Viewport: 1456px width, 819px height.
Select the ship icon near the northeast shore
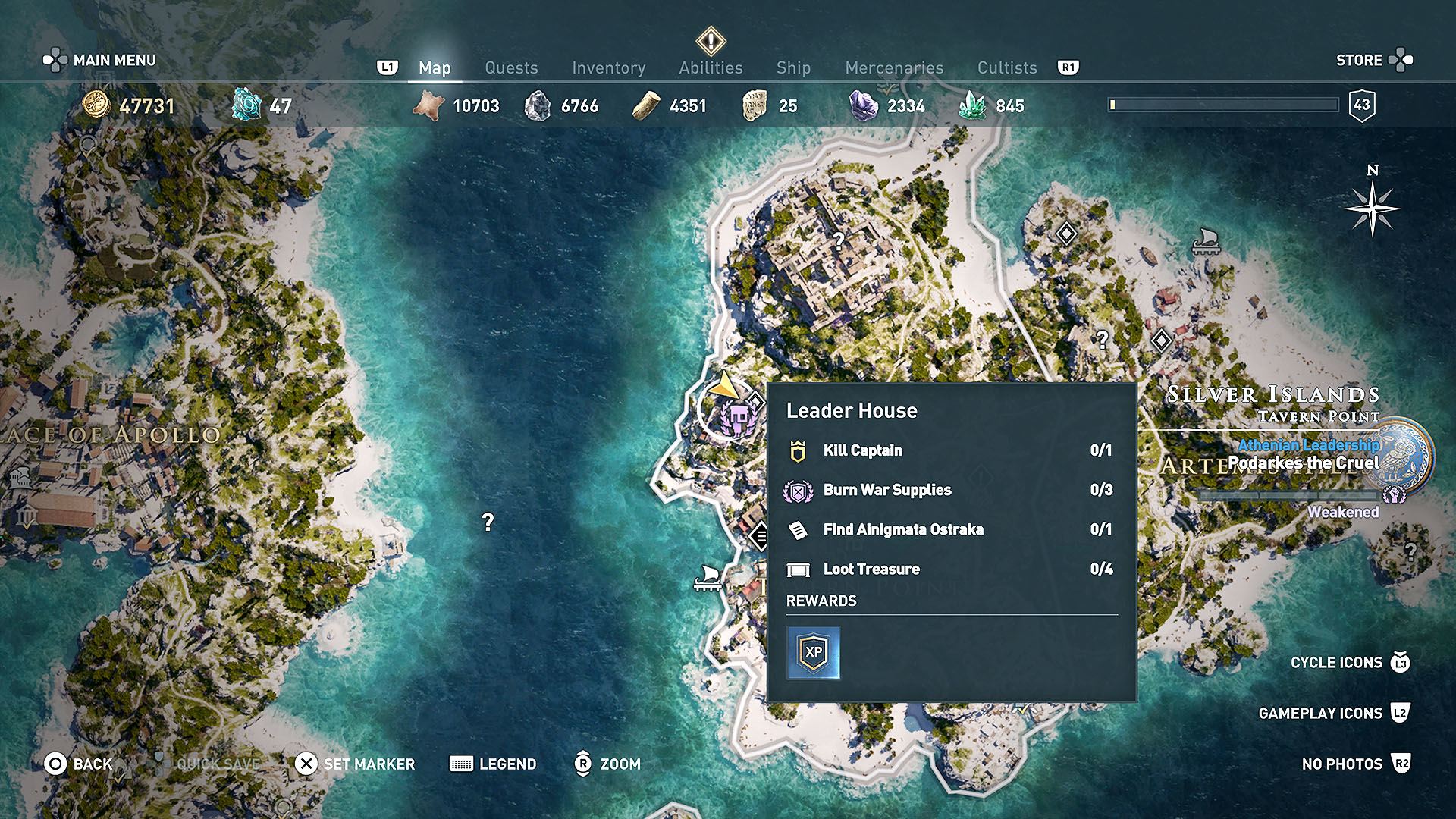click(1205, 241)
